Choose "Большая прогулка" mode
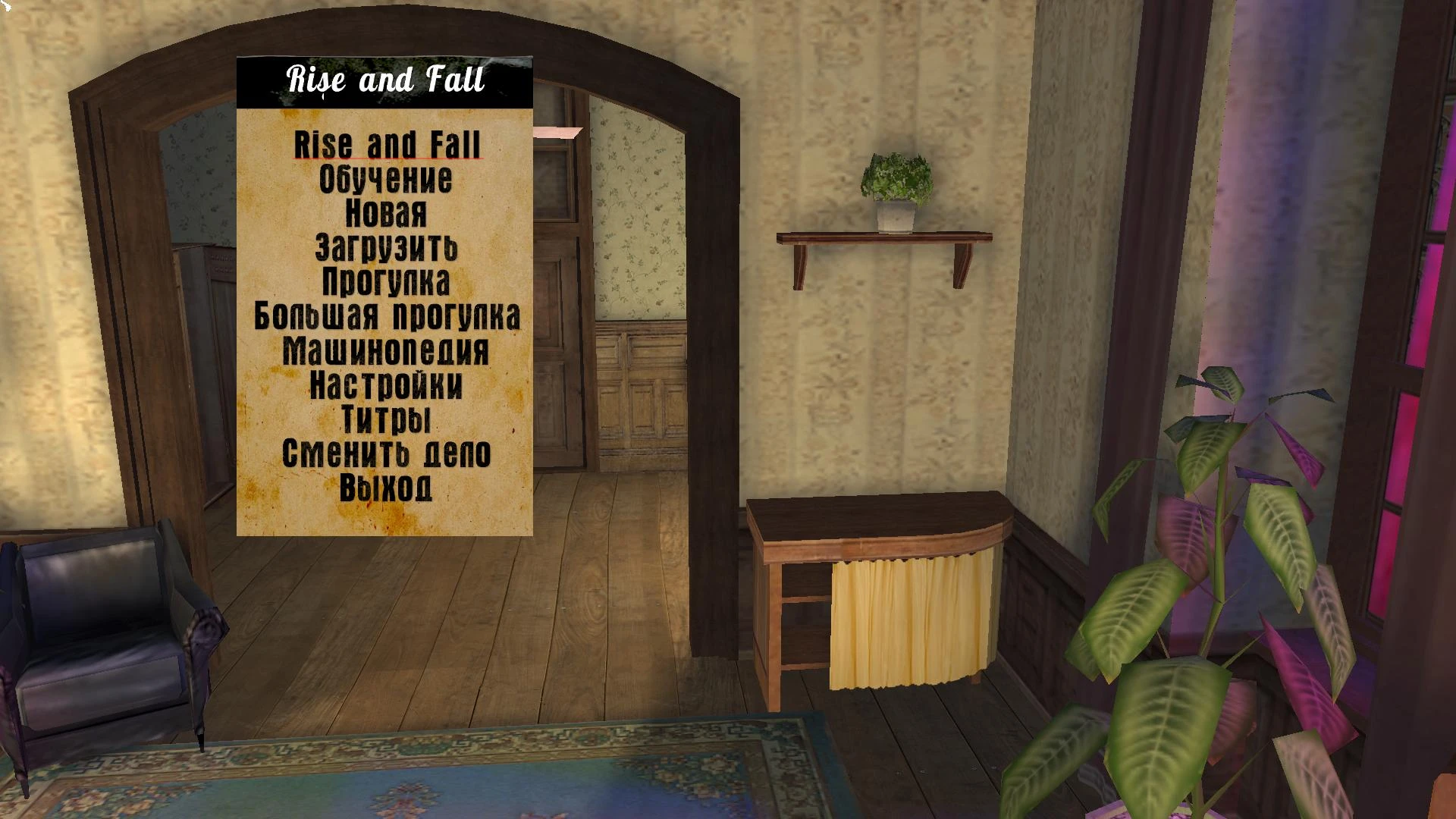 [387, 316]
